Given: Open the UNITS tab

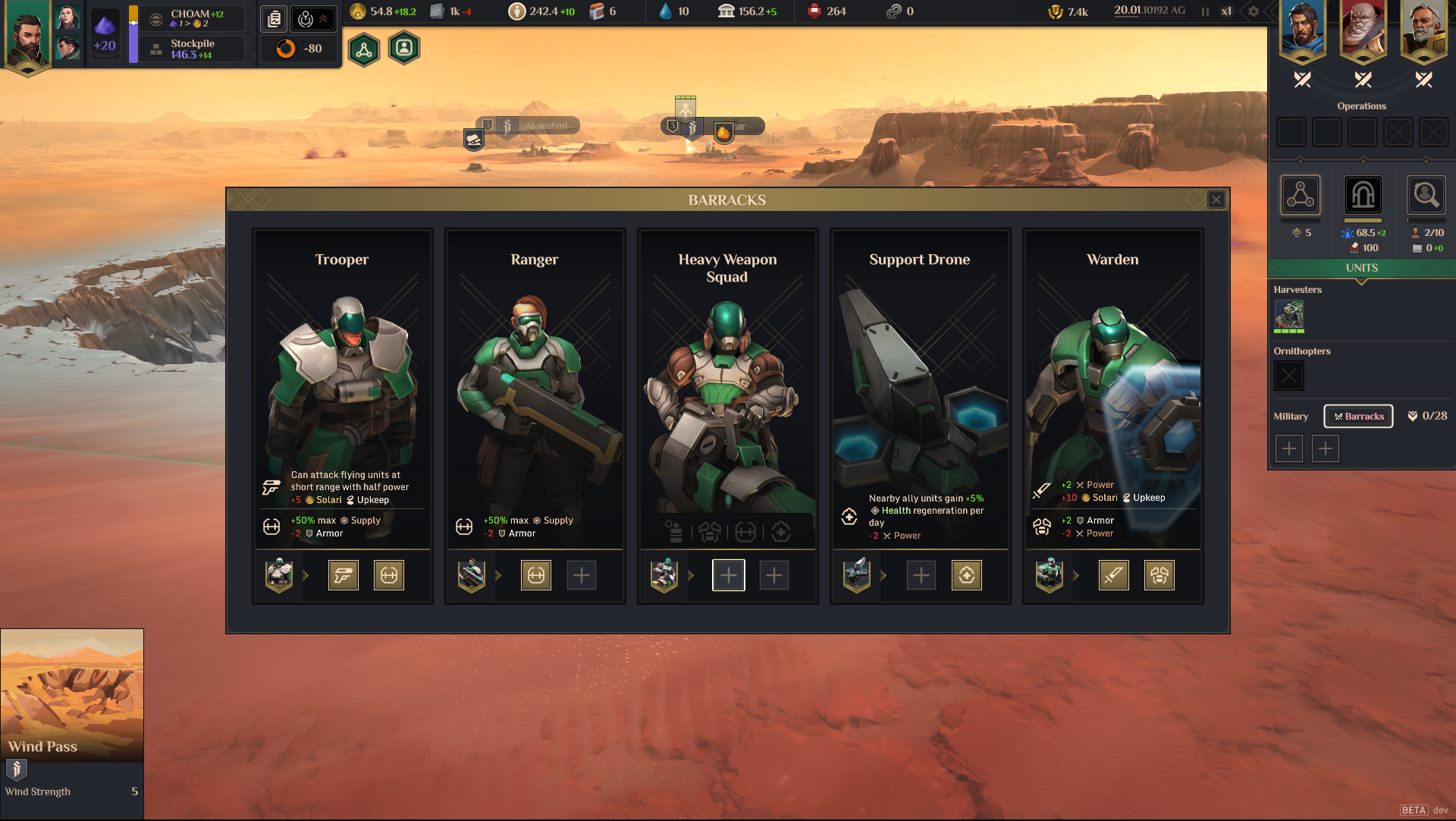Looking at the screenshot, I should tap(1361, 268).
